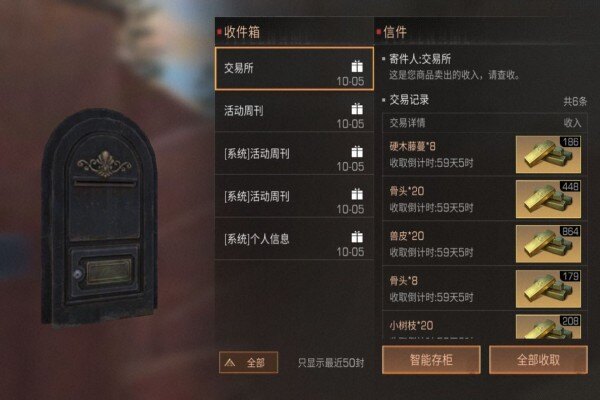This screenshot has height=400, width=600.
Task: Open the 交易所 mail in the inbox
Action: [x=294, y=69]
